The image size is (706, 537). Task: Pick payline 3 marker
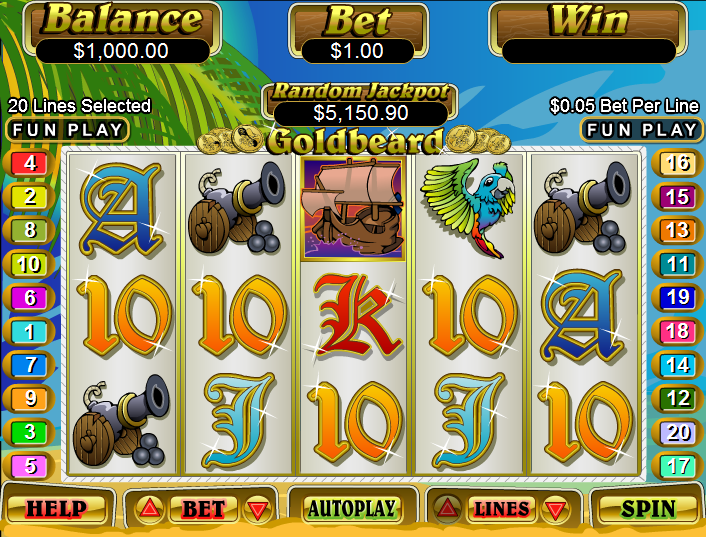click(x=30, y=432)
